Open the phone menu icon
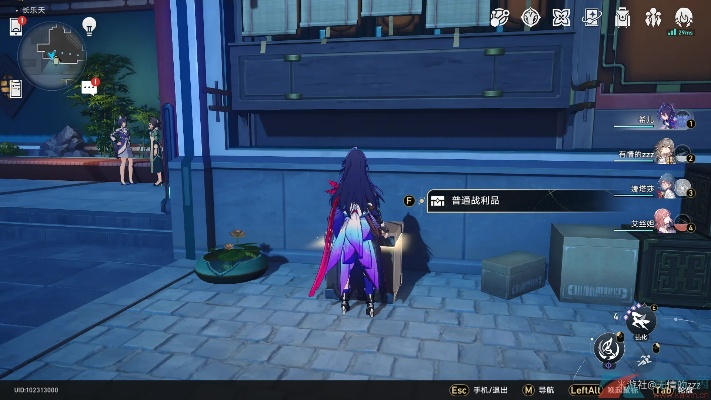 [17, 26]
